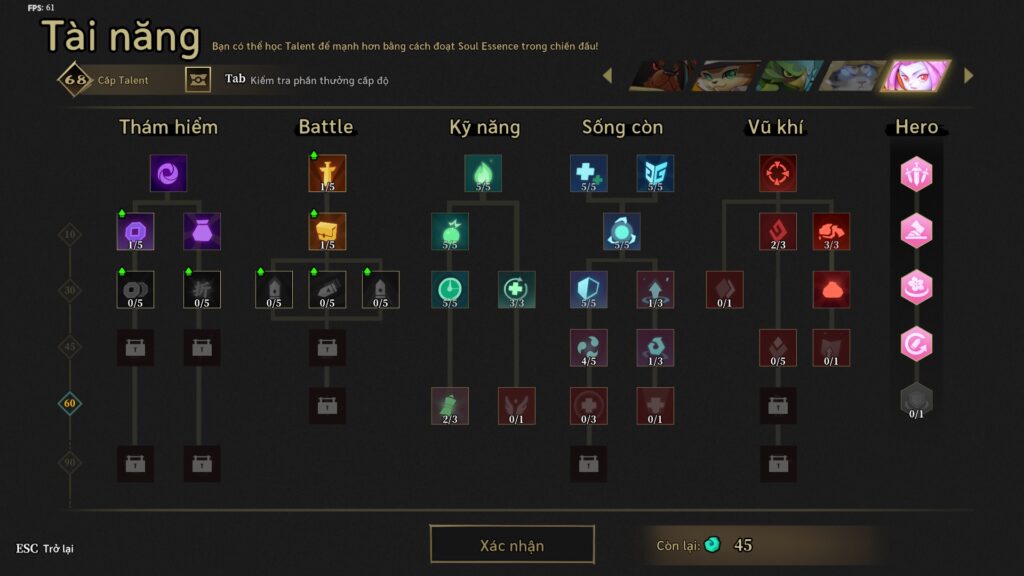Image resolution: width=1024 pixels, height=576 pixels.
Task: Select the green bomb skill talent
Action: click(450, 231)
